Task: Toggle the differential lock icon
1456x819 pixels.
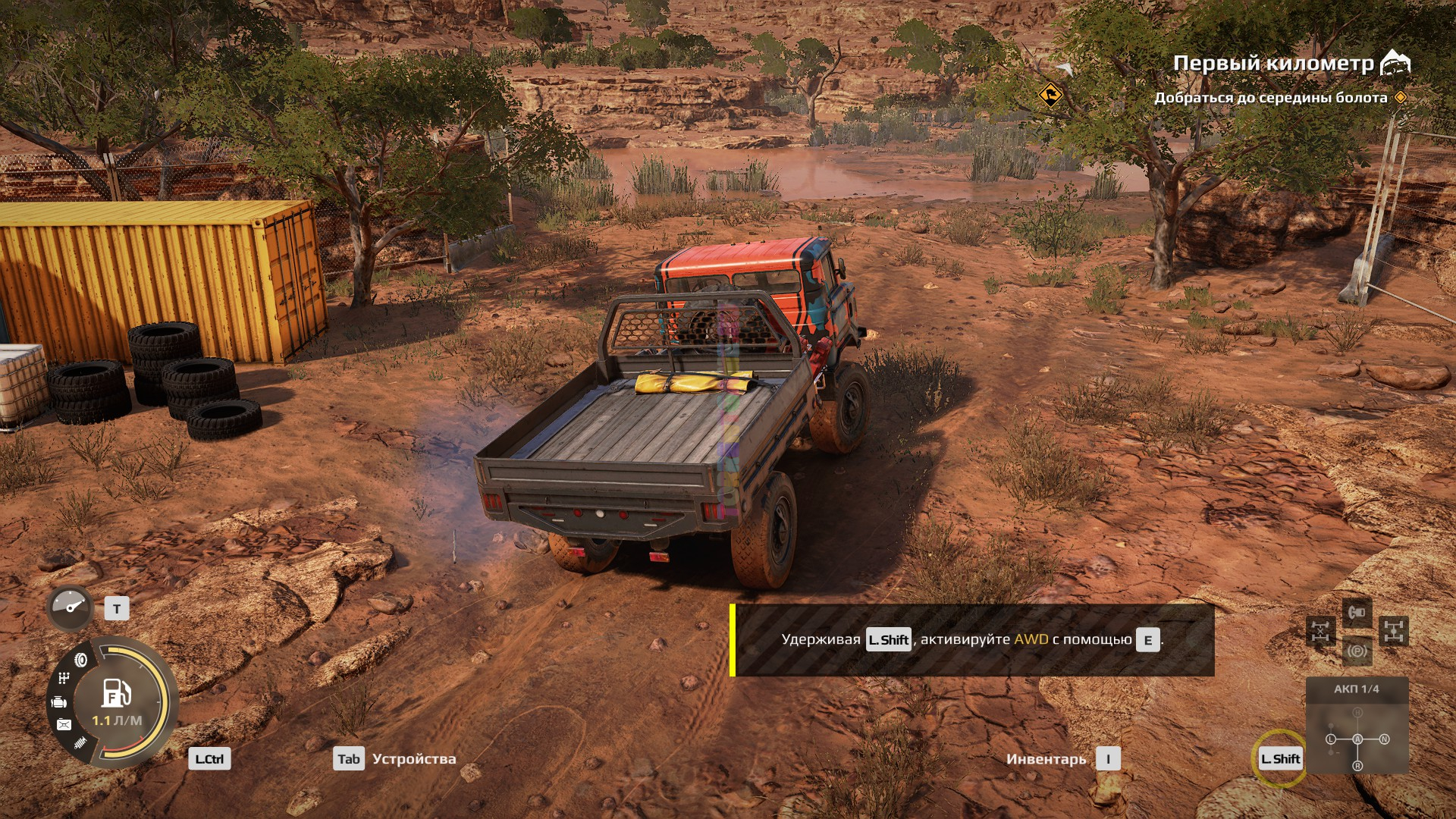Action: click(x=1320, y=631)
